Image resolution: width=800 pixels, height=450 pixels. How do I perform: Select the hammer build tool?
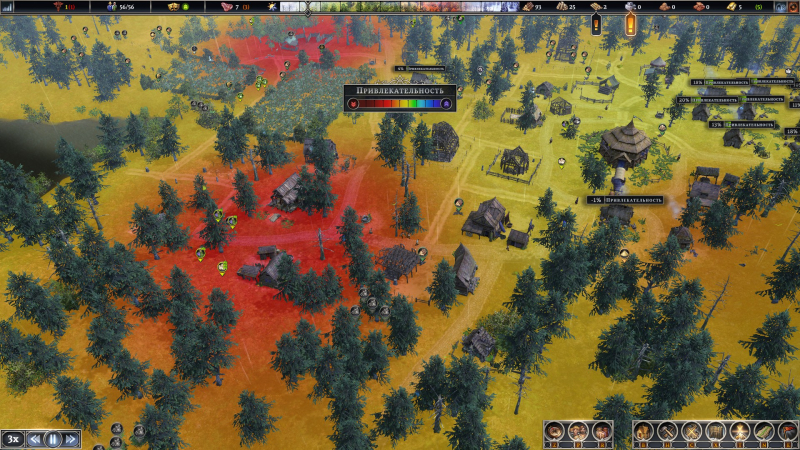[667, 432]
